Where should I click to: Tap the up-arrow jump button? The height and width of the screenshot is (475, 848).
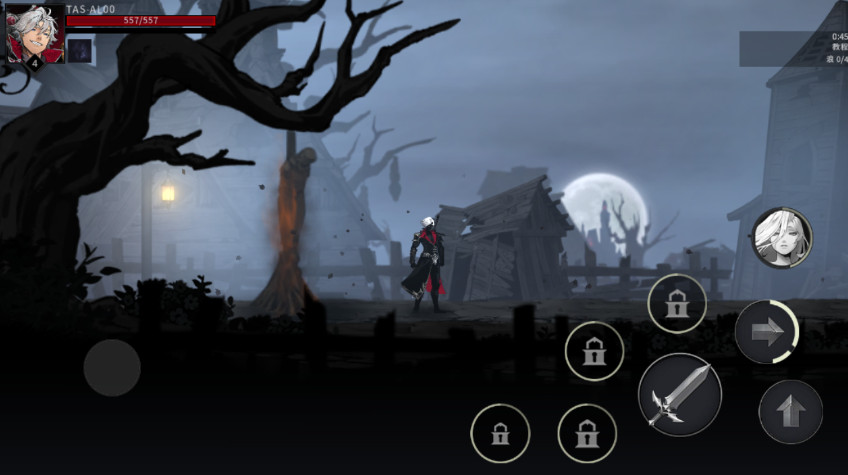(x=790, y=411)
